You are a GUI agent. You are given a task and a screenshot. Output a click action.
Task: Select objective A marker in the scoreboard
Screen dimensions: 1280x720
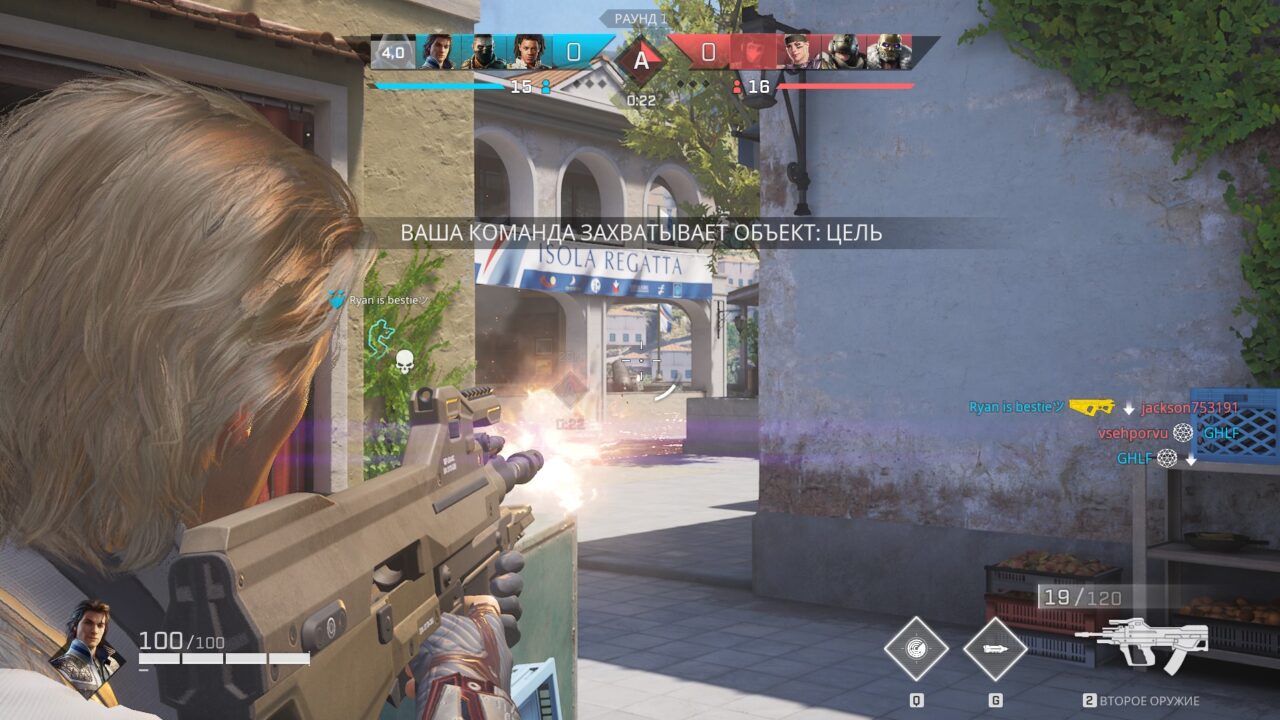641,59
